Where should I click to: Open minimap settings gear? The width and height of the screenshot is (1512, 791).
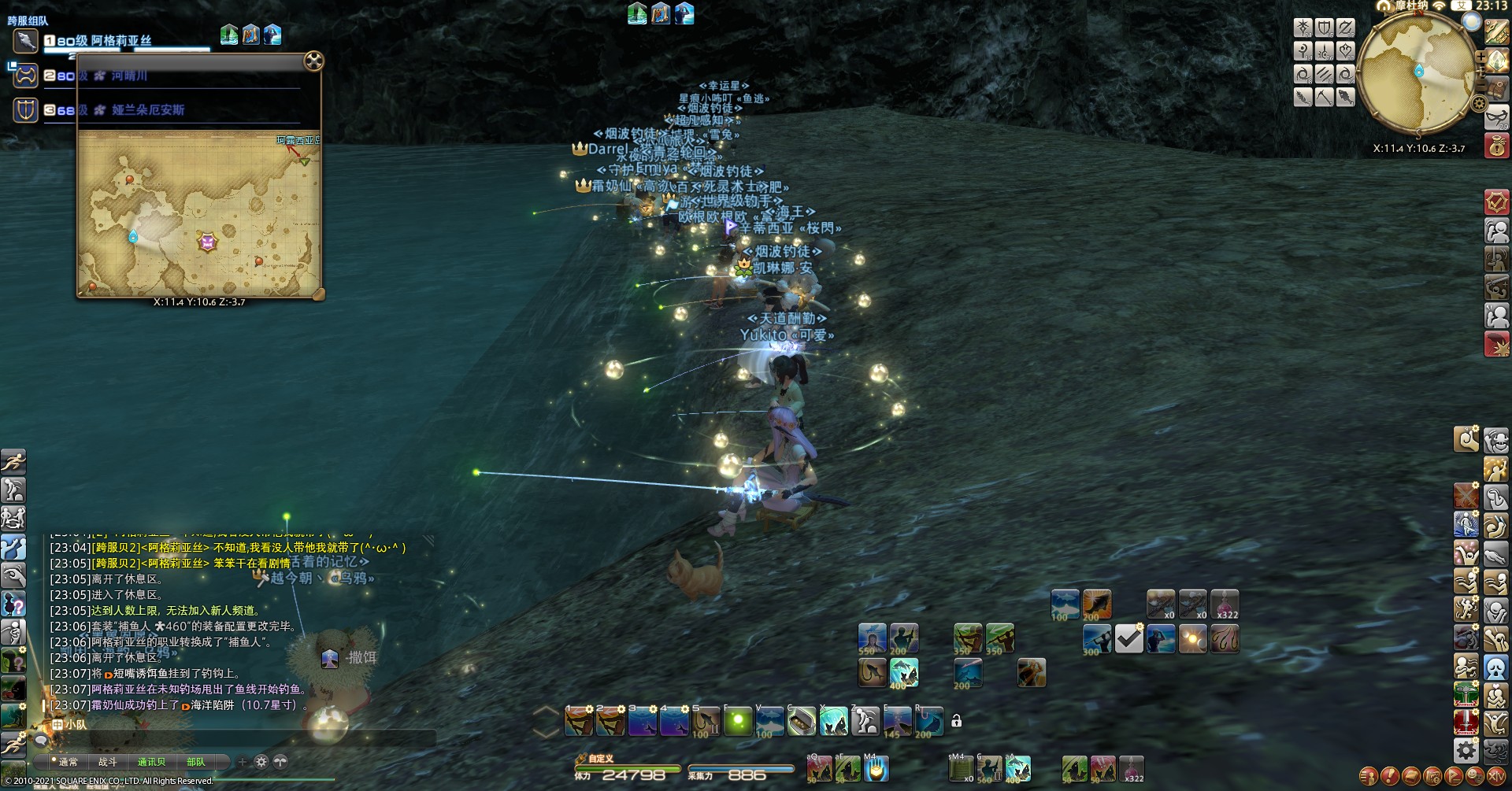[x=1479, y=103]
